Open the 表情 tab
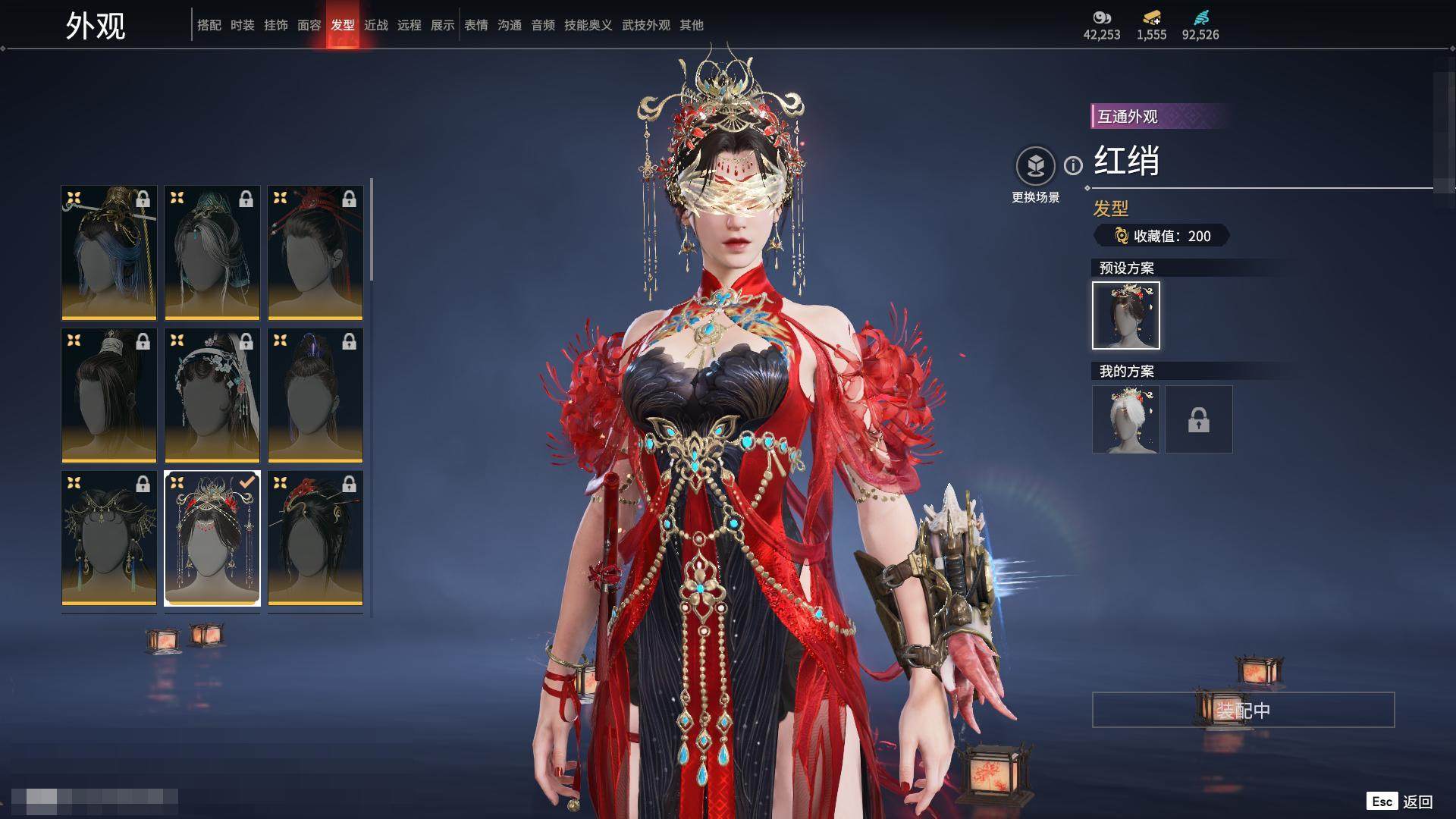 click(x=475, y=25)
